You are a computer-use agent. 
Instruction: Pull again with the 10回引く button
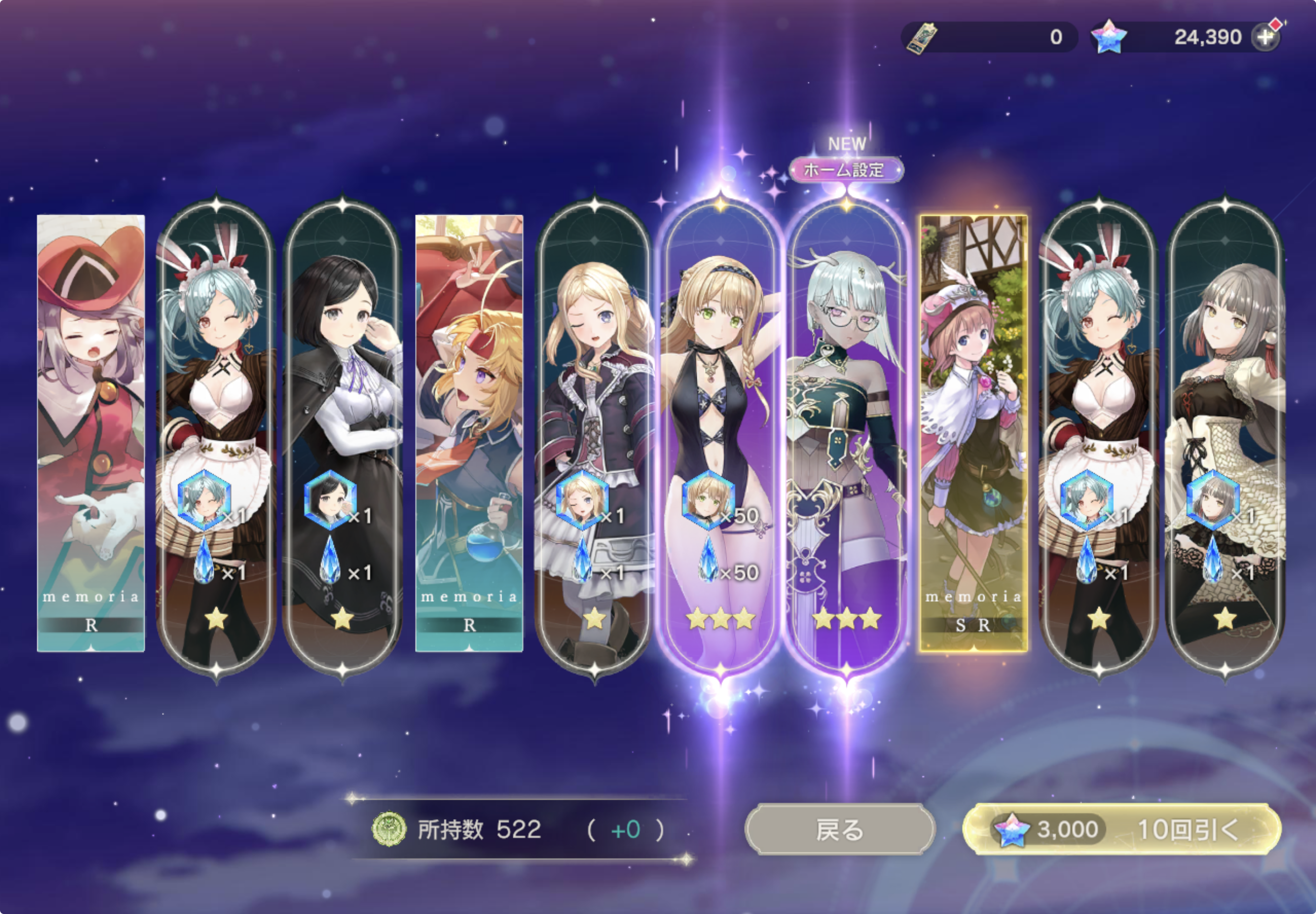click(1122, 830)
